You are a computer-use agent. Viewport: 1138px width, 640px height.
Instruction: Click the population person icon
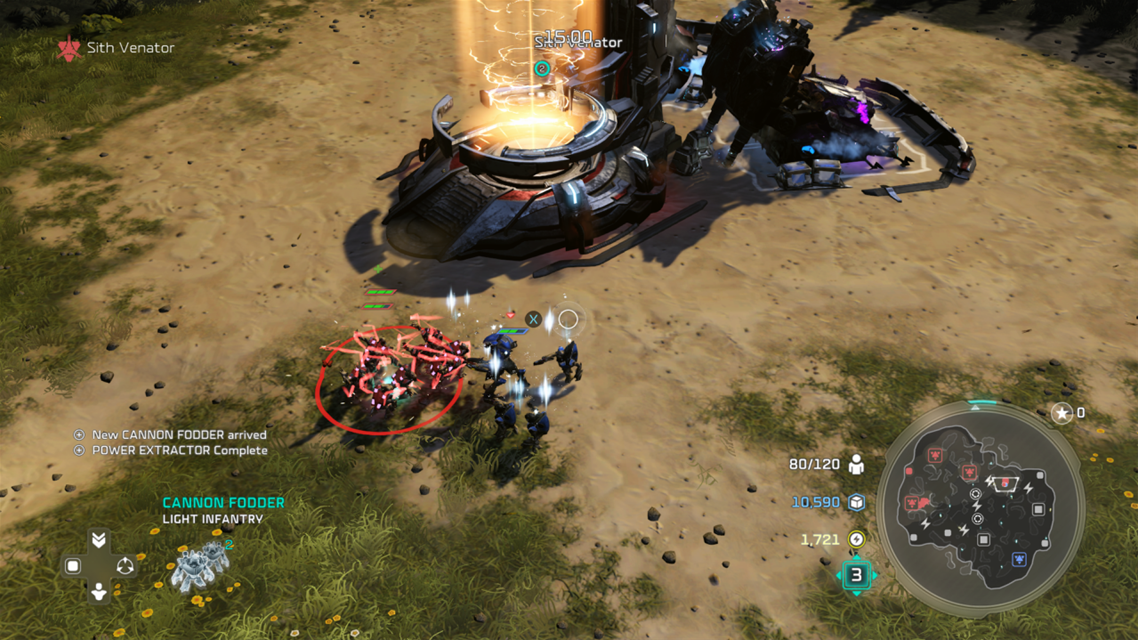[x=856, y=465]
